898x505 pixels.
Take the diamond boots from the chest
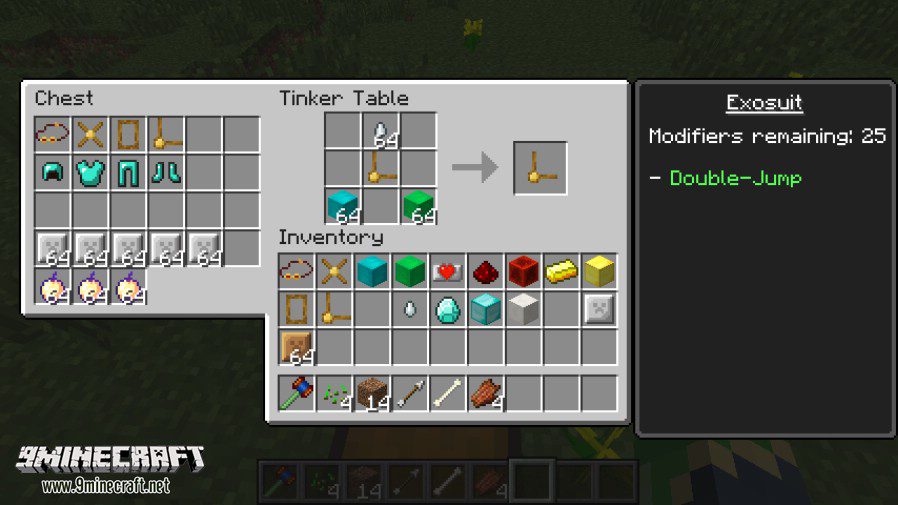[166, 172]
